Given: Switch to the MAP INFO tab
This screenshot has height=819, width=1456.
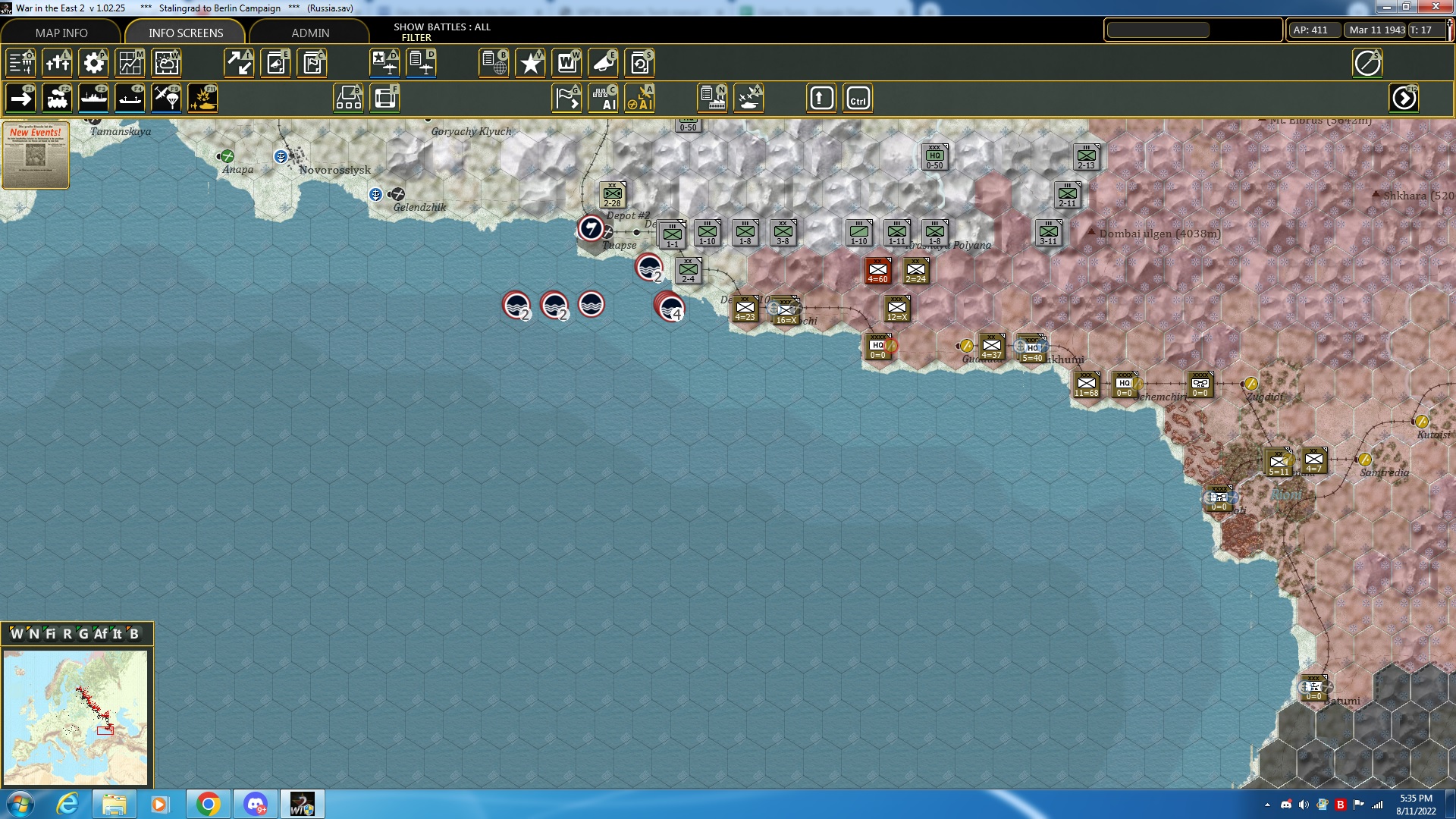Looking at the screenshot, I should [62, 33].
